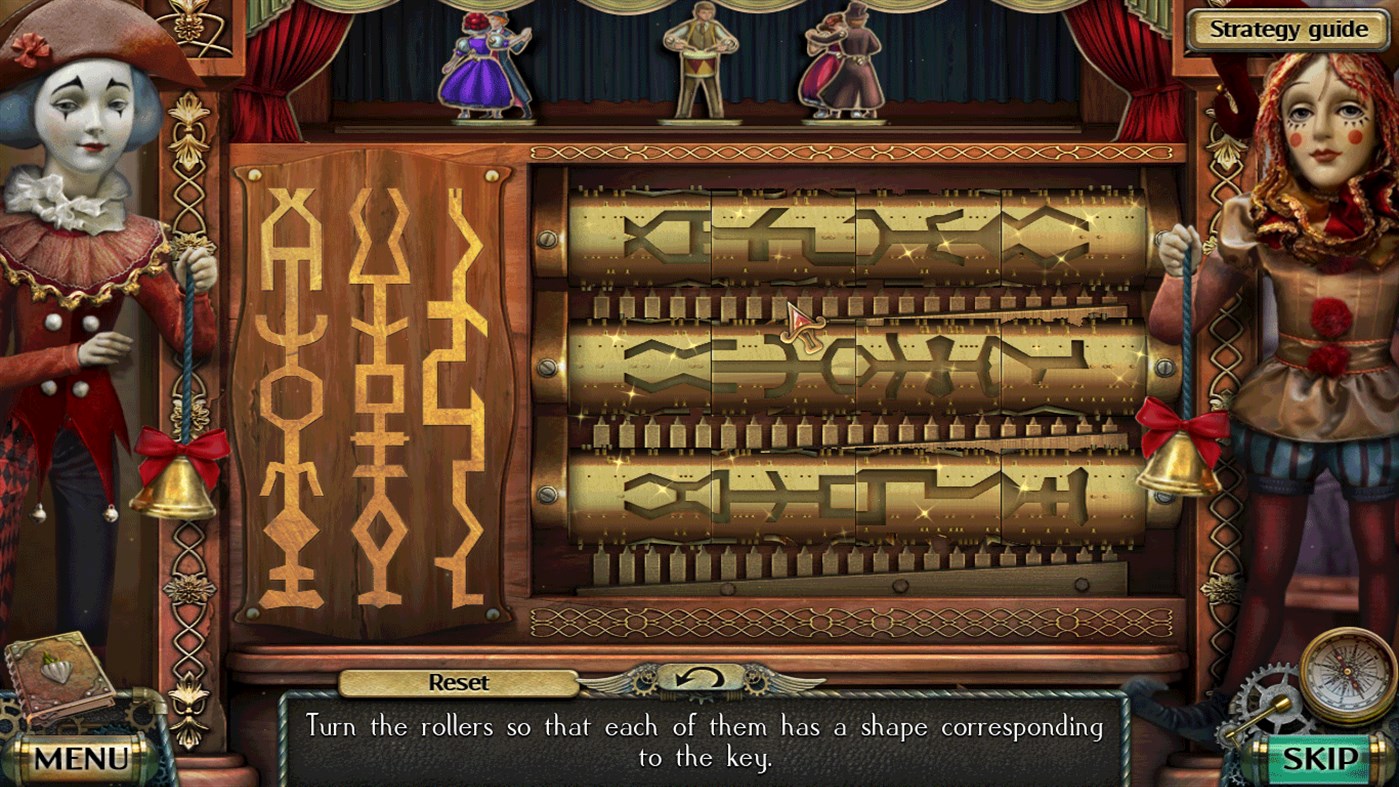Open the Strategy guide
The height and width of the screenshot is (787, 1399).
click(x=1288, y=29)
